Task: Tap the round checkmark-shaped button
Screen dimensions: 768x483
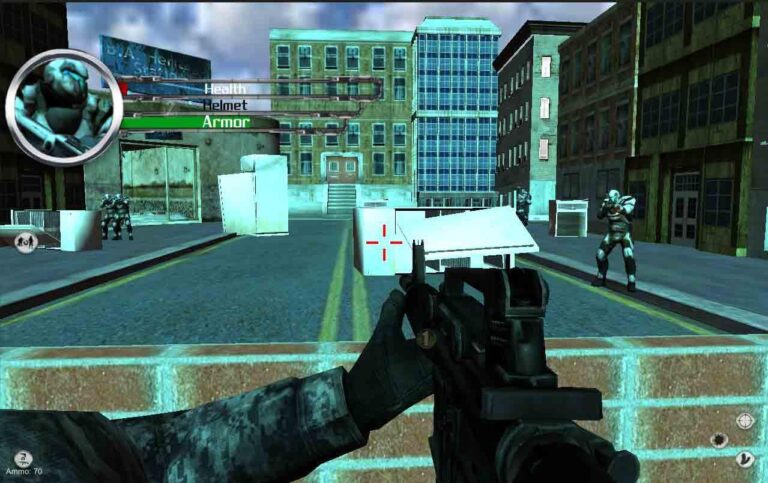Action: pos(745,459)
